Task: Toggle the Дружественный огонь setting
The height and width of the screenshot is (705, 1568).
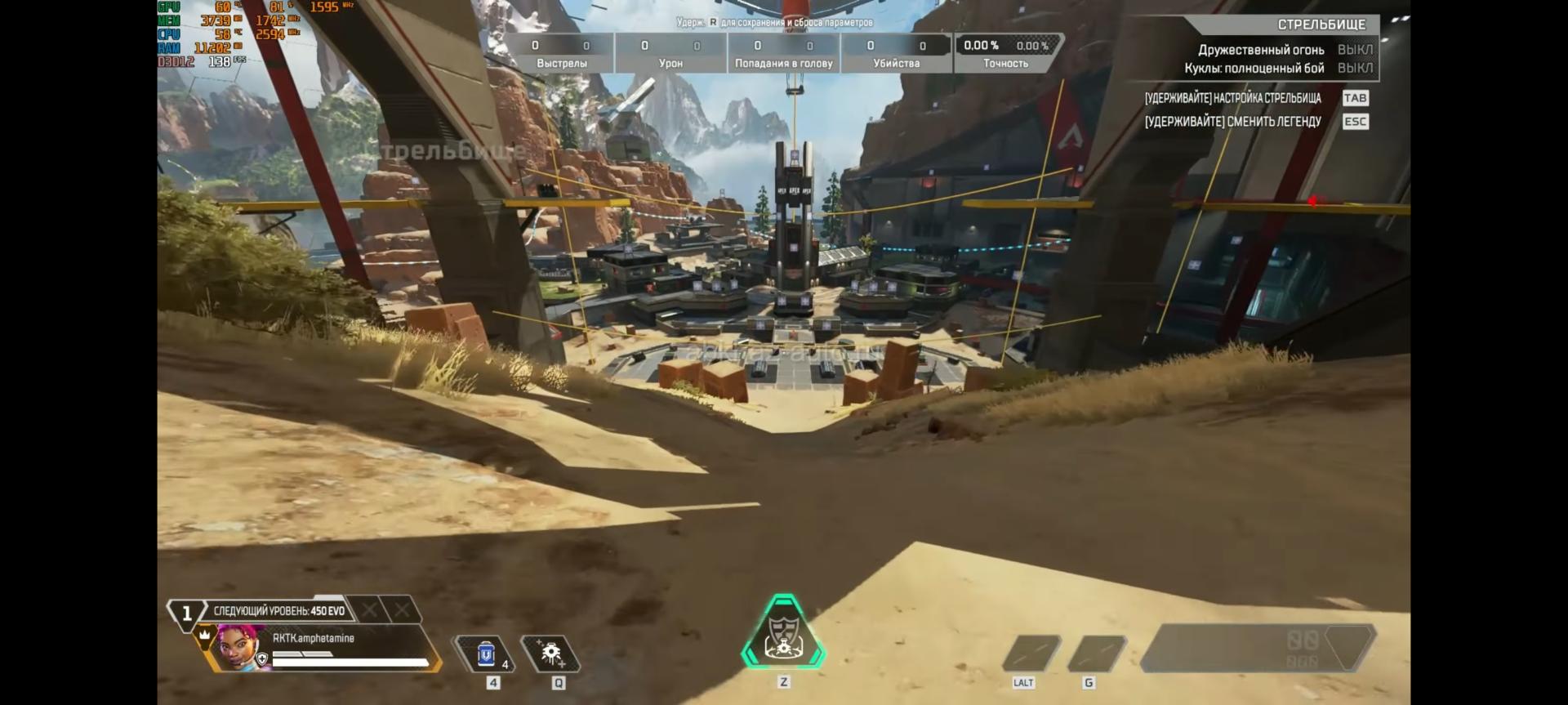Action: [x=1355, y=50]
